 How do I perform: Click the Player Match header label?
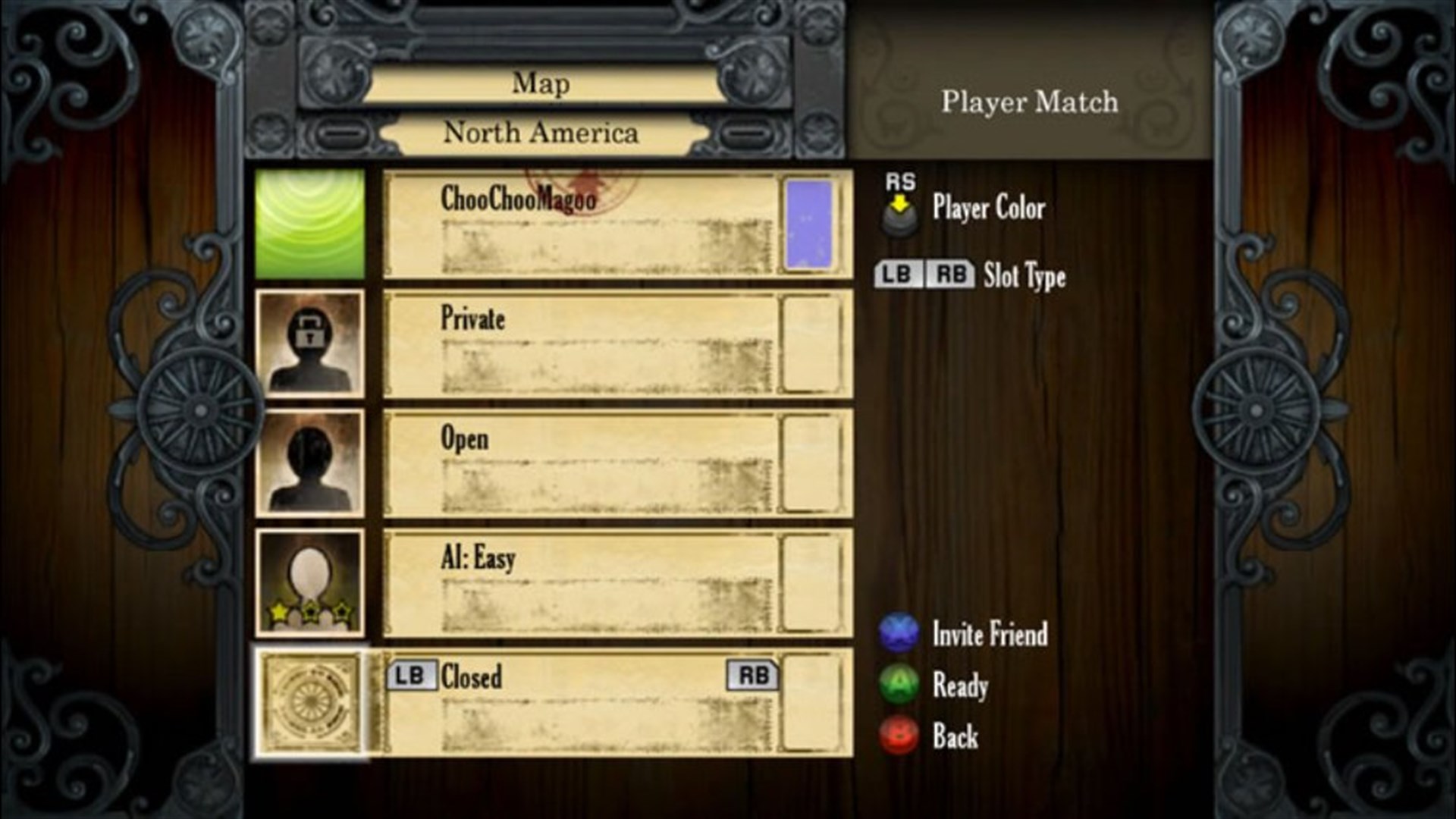[x=1029, y=102]
